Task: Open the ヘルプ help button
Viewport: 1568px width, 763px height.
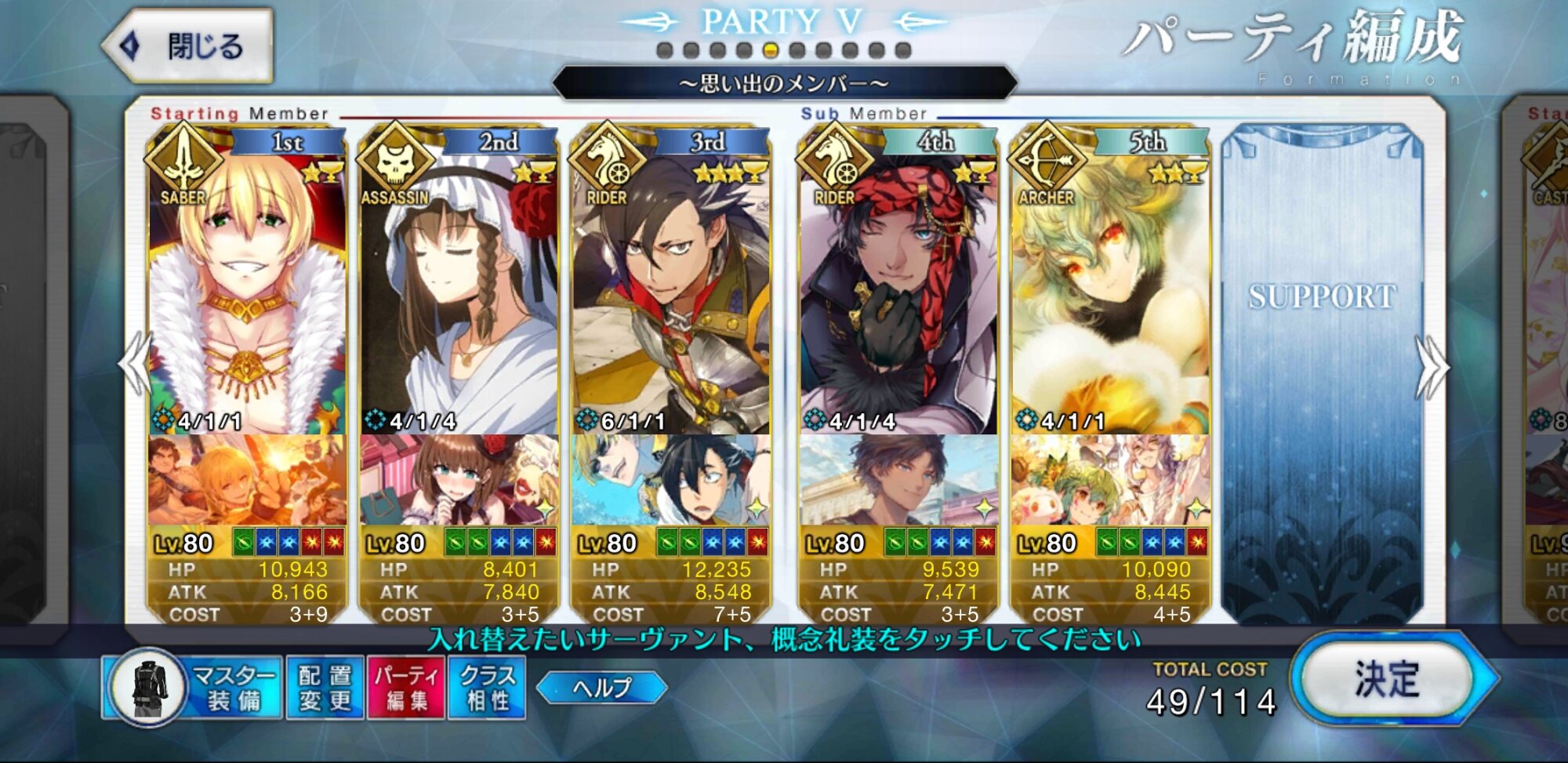Action: coord(602,688)
